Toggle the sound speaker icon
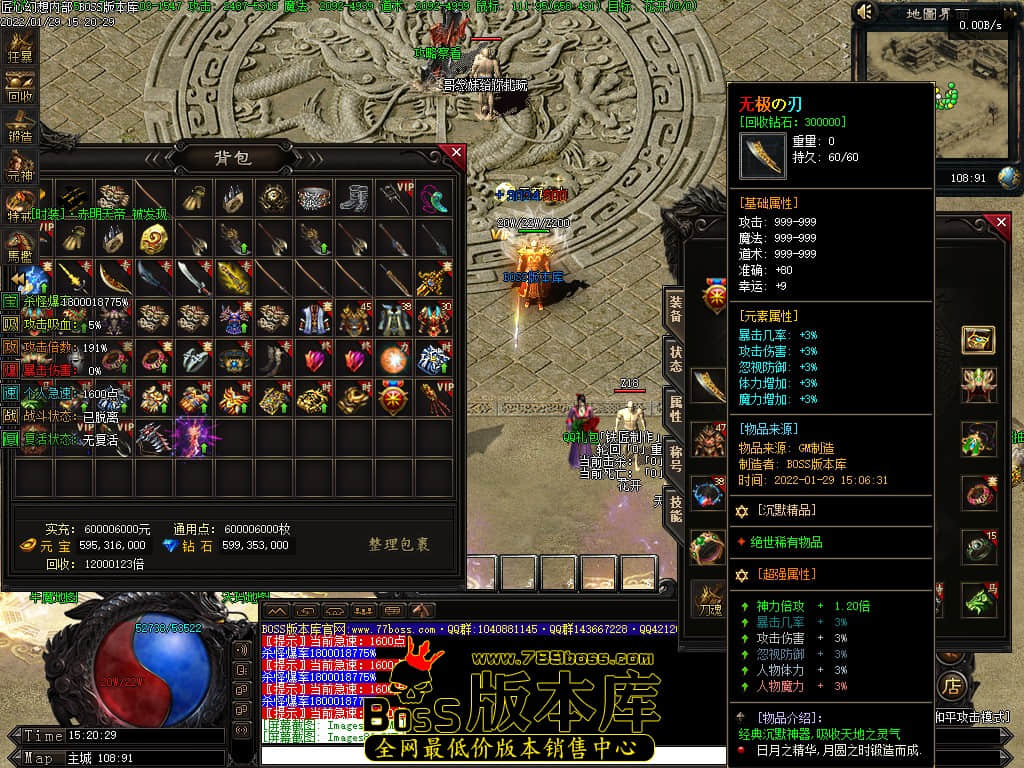This screenshot has width=1024, height=768. pos(866,12)
